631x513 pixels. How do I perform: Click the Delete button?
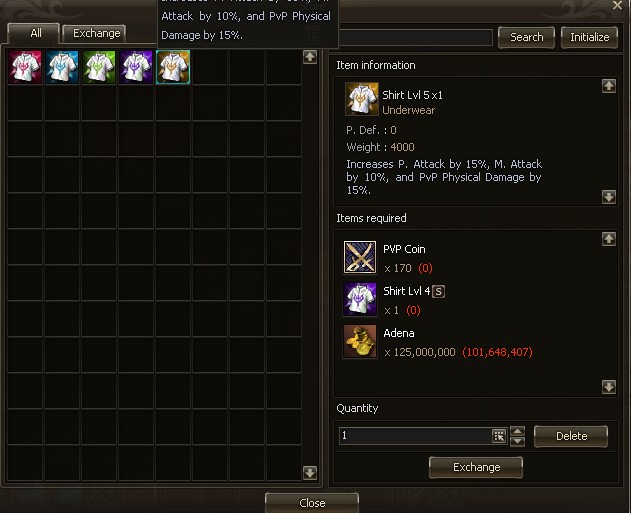570,436
